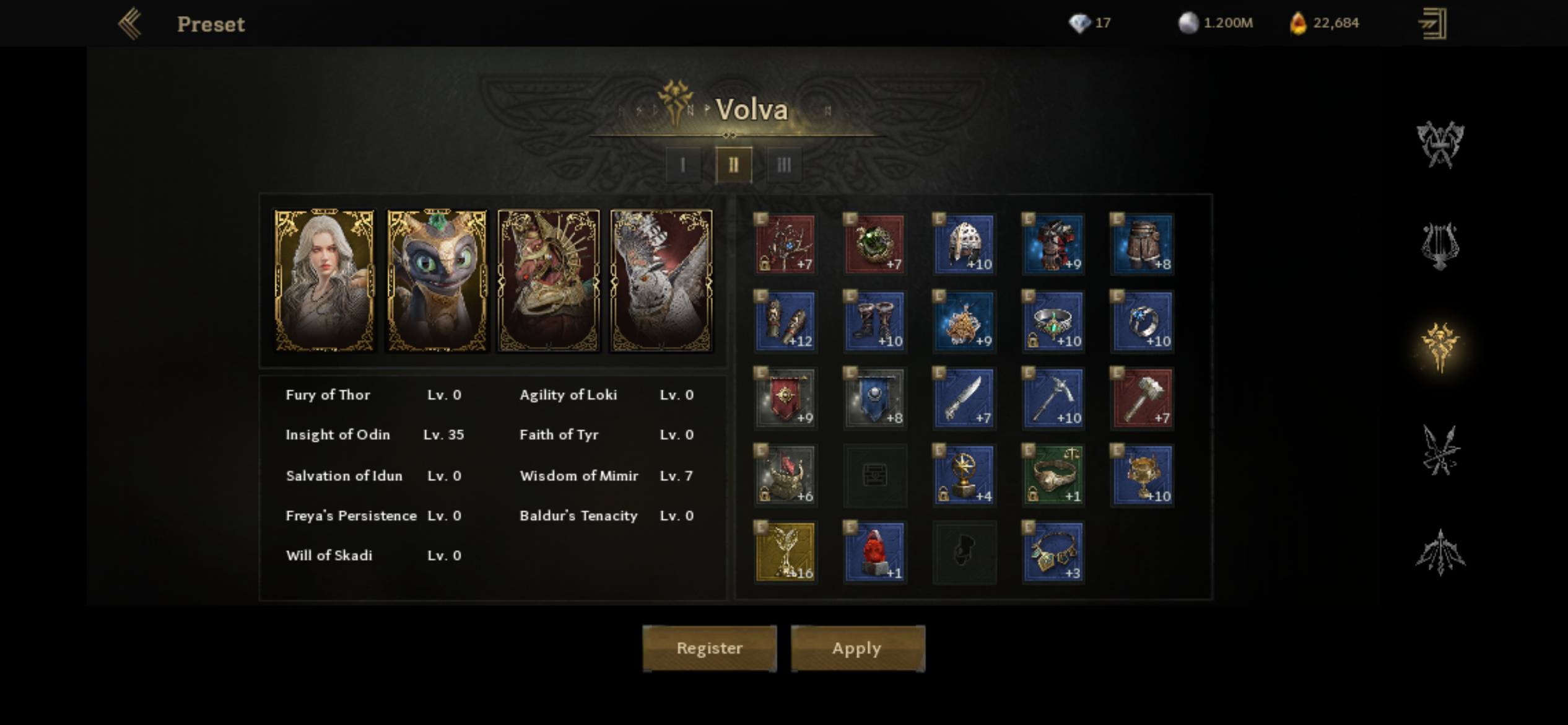Go back using the arrow button
The height and width of the screenshot is (725, 1568).
pos(131,24)
